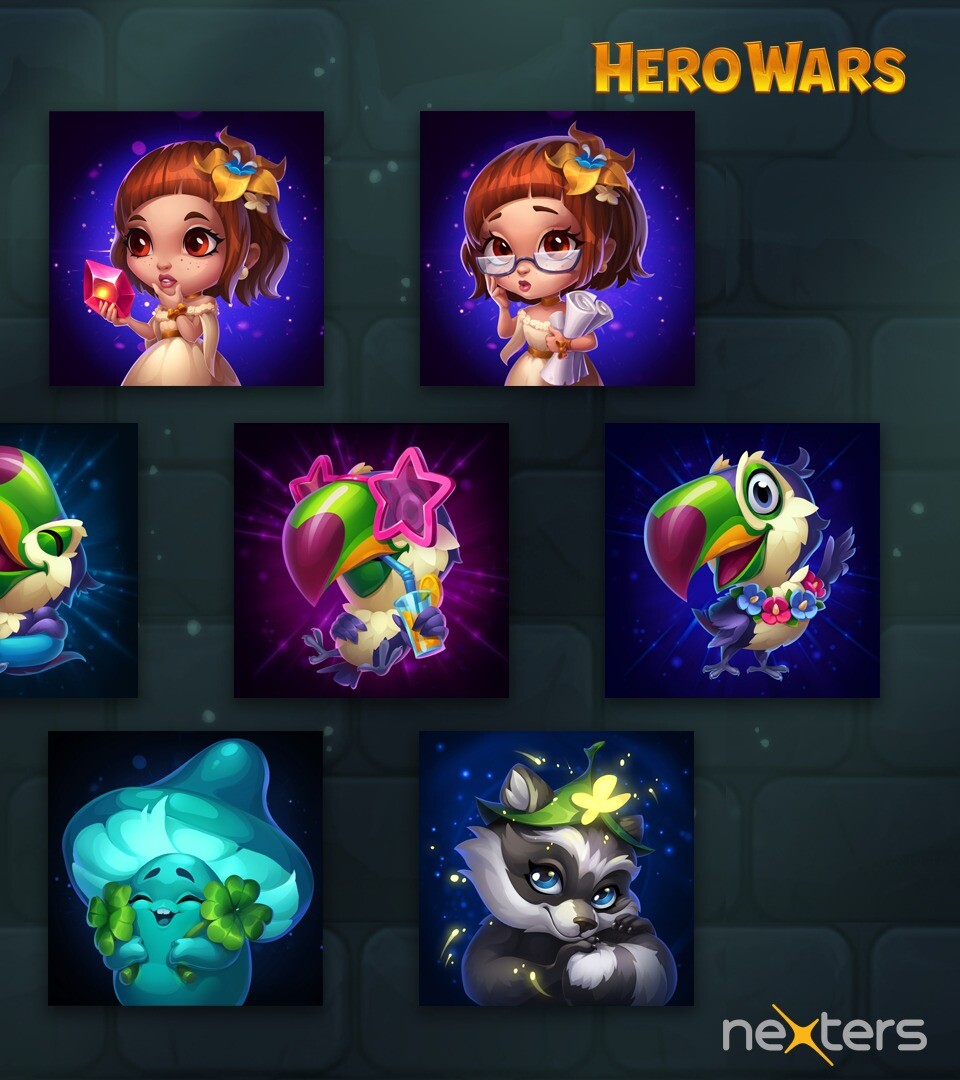
Task: Pick the toucan with pink star sunglasses
Action: pyautogui.click(x=371, y=560)
